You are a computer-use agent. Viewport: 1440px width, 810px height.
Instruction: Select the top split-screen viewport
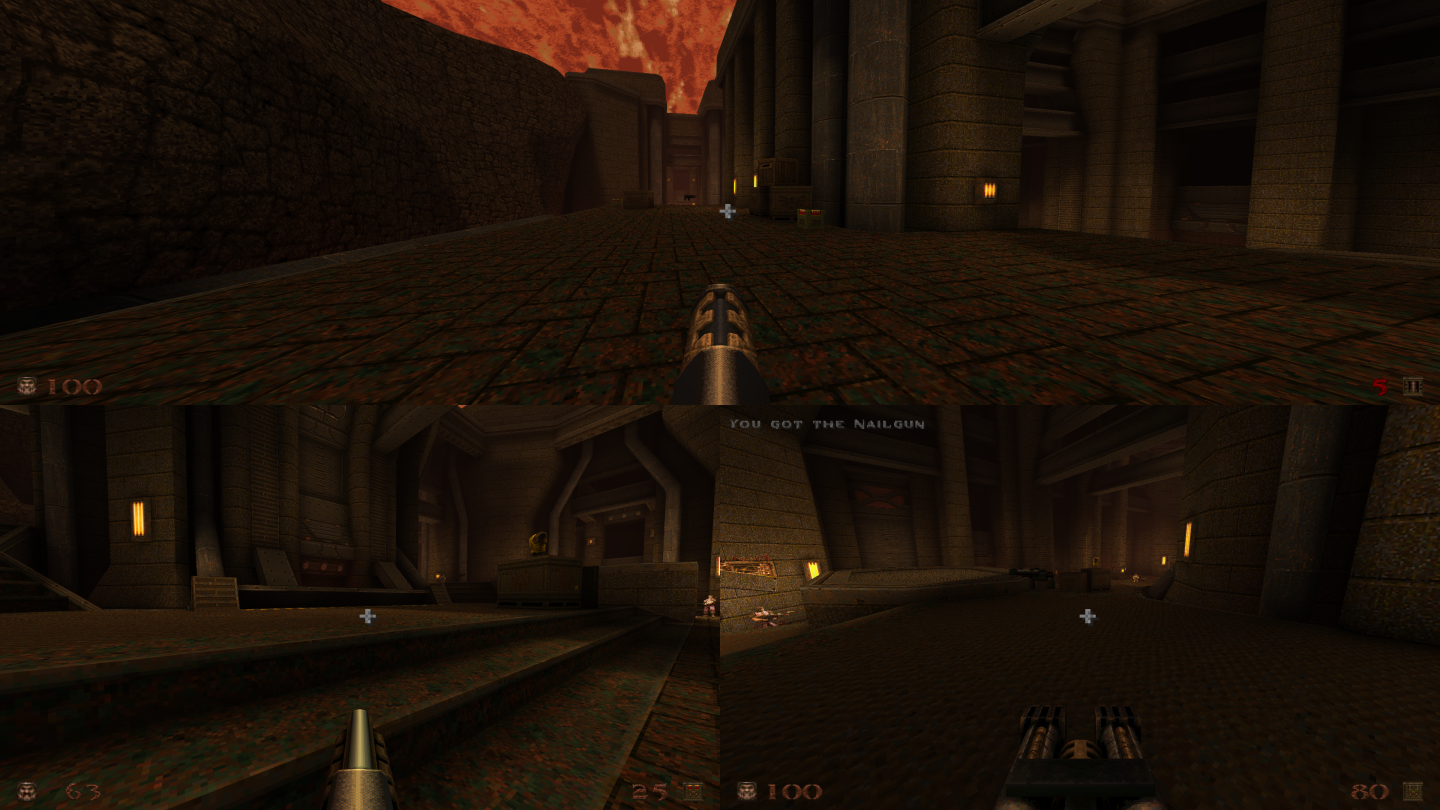[x=720, y=200]
